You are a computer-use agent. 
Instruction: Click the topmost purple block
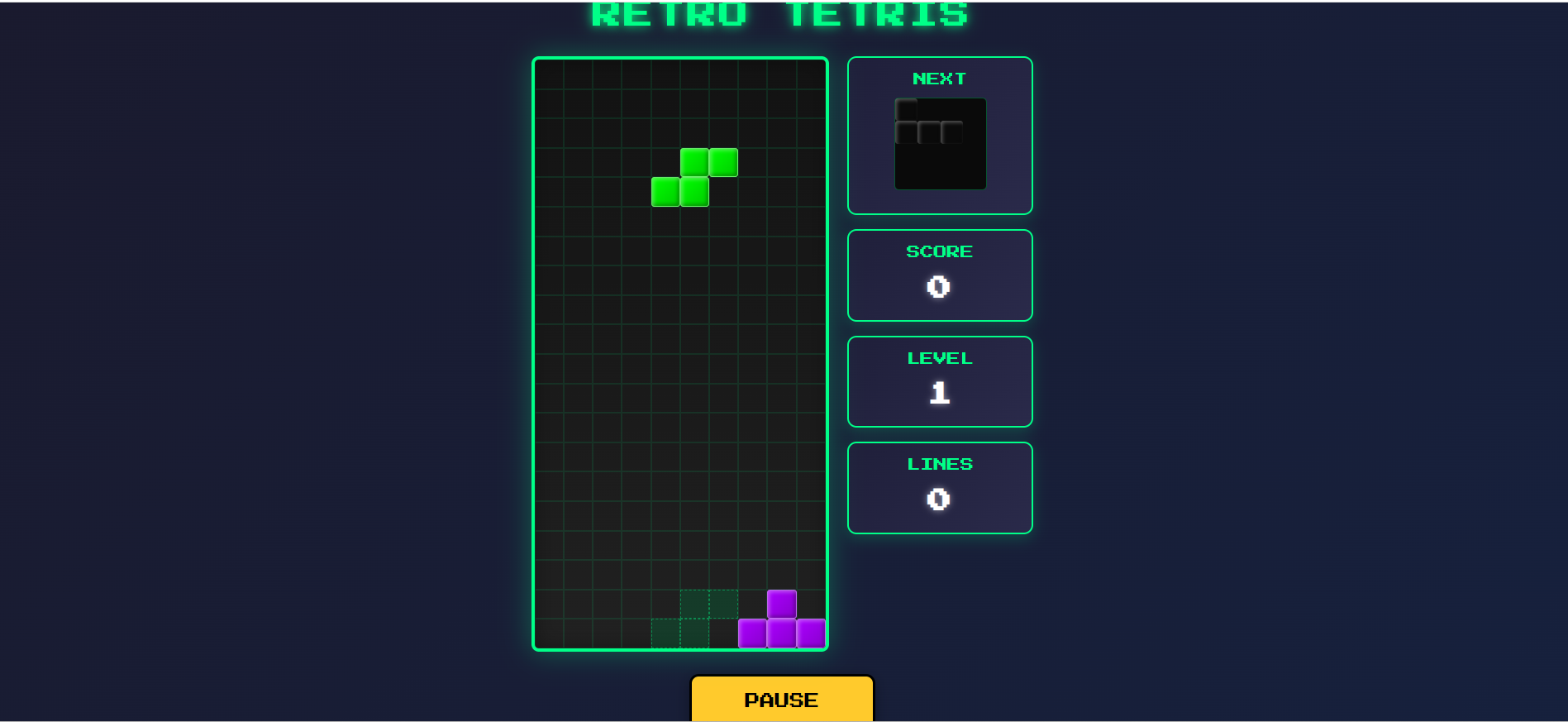(x=781, y=603)
